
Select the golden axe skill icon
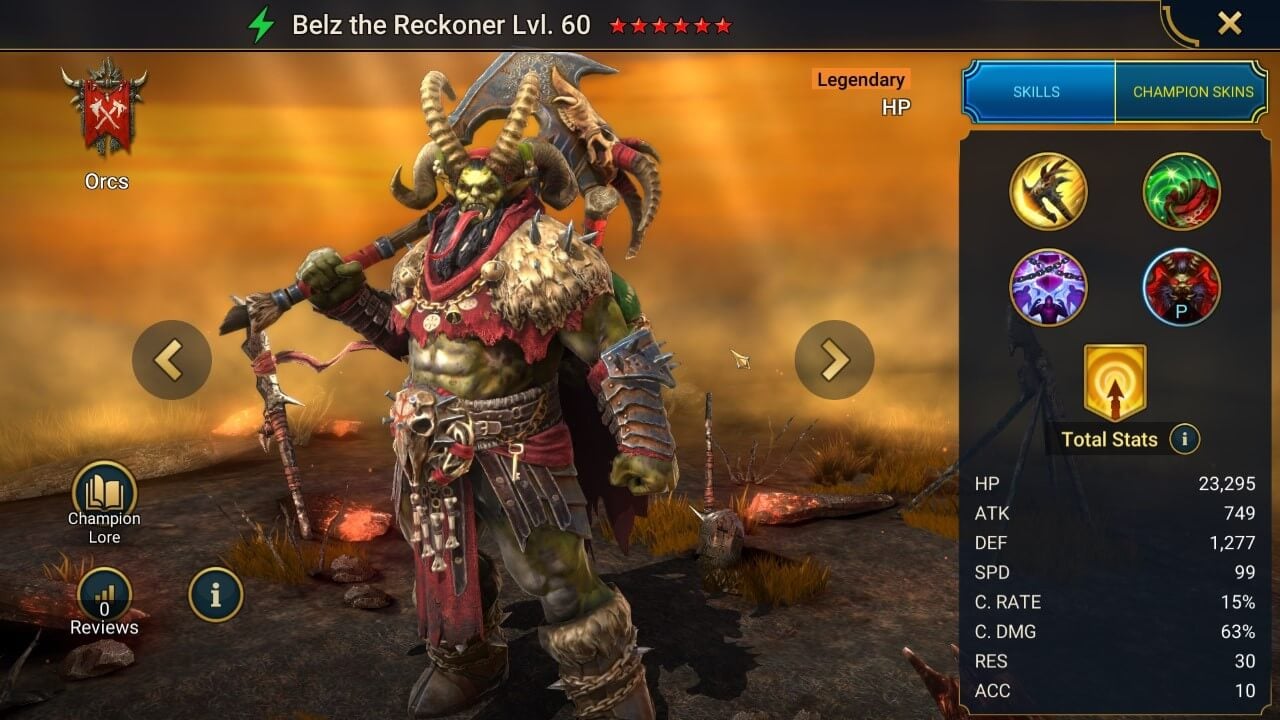click(x=1048, y=191)
